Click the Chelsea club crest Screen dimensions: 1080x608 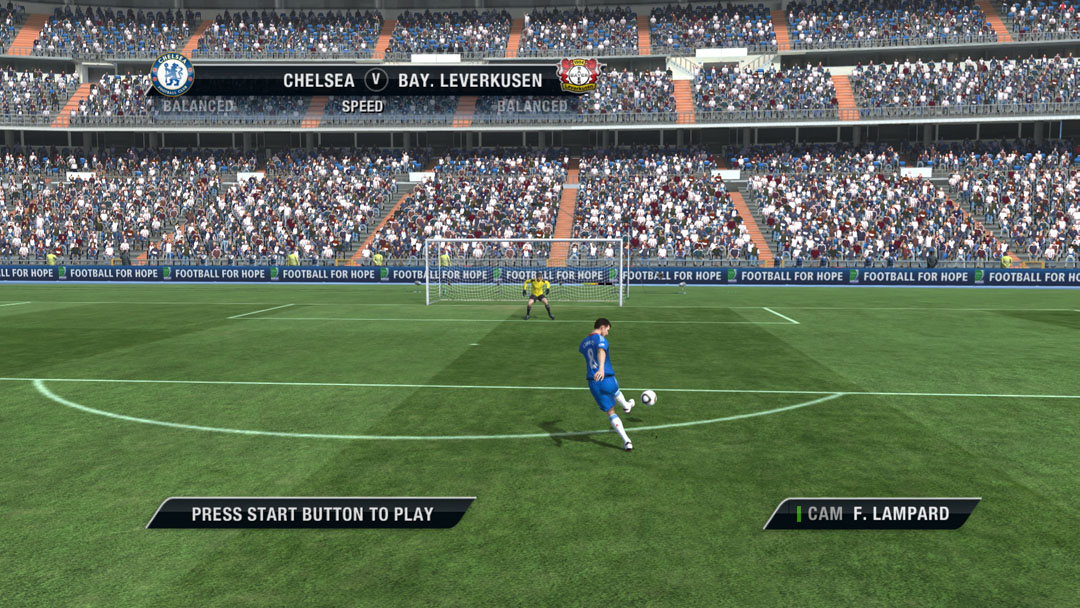tap(172, 76)
